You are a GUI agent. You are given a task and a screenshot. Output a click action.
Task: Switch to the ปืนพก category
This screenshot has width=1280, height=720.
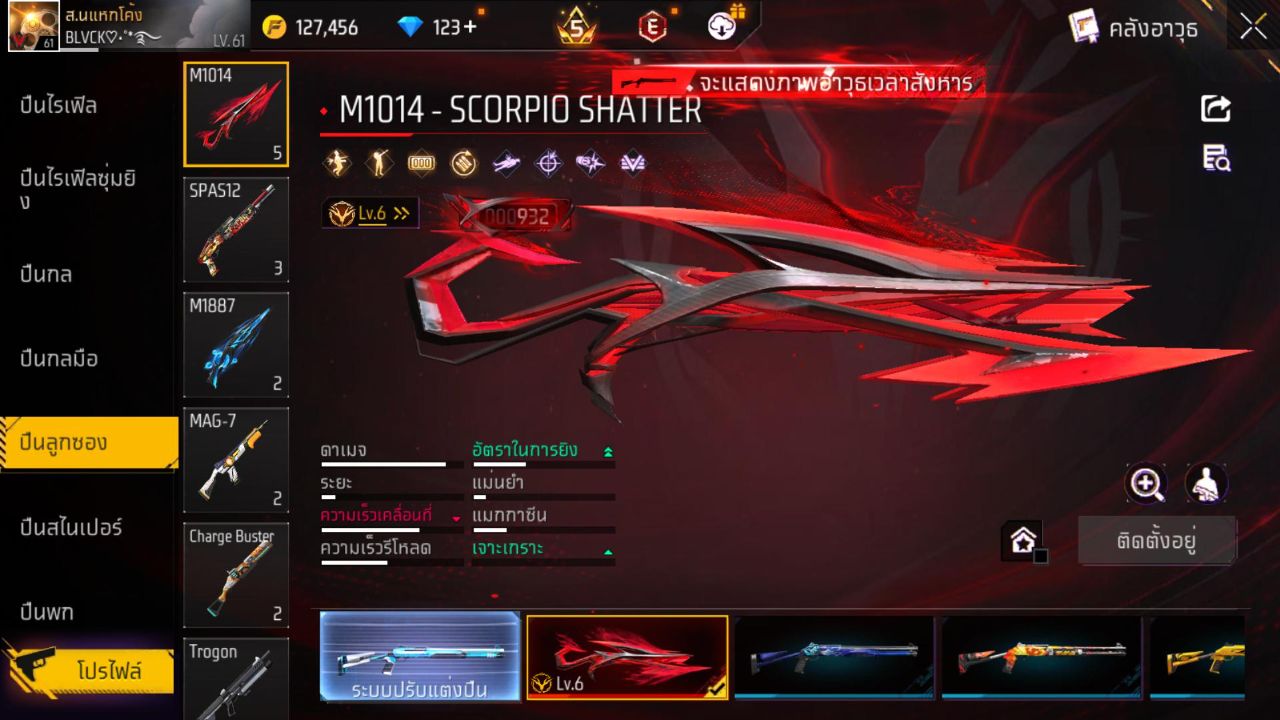tap(47, 611)
